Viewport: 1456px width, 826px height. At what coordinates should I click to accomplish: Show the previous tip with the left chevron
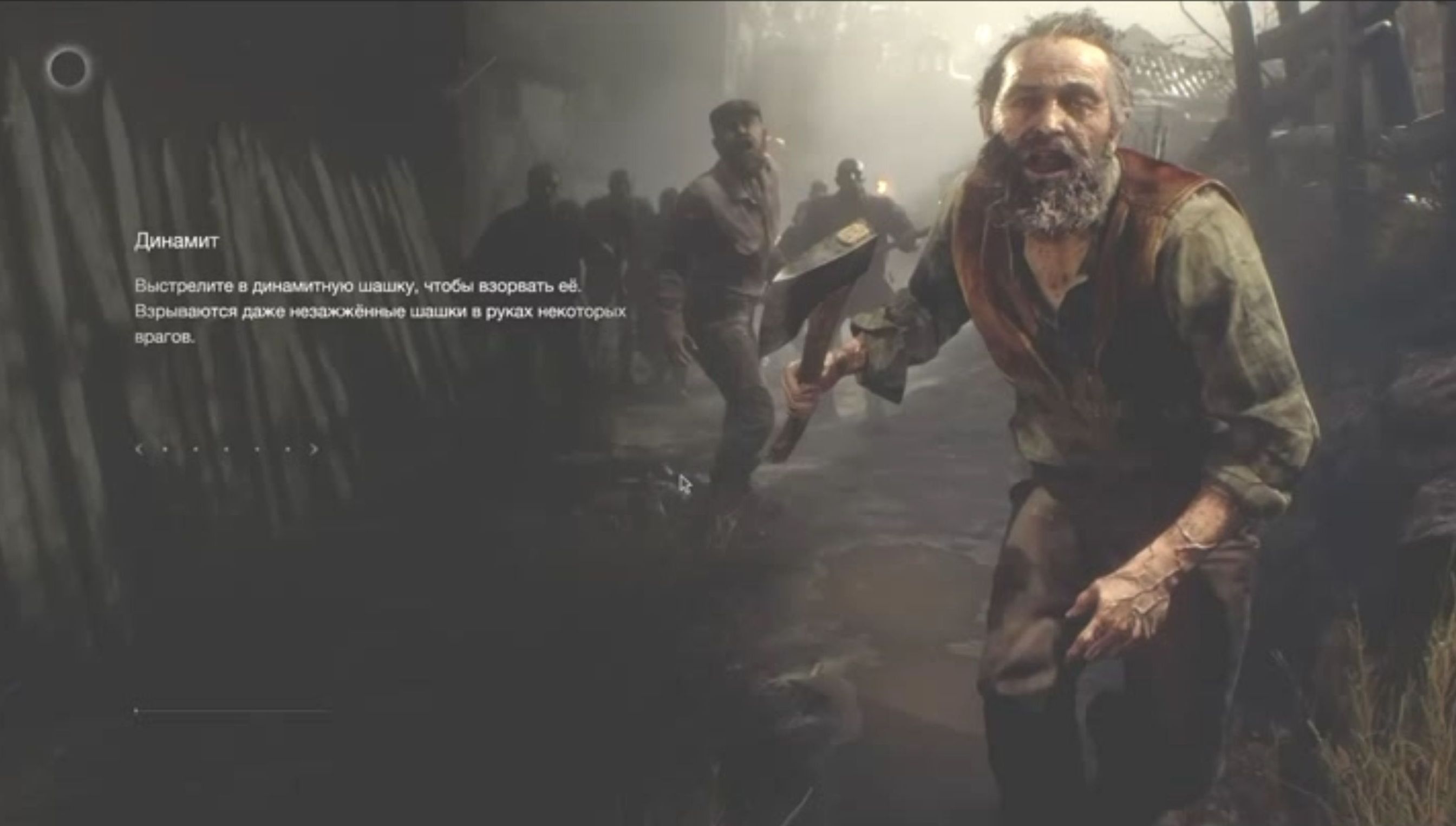pyautogui.click(x=140, y=450)
